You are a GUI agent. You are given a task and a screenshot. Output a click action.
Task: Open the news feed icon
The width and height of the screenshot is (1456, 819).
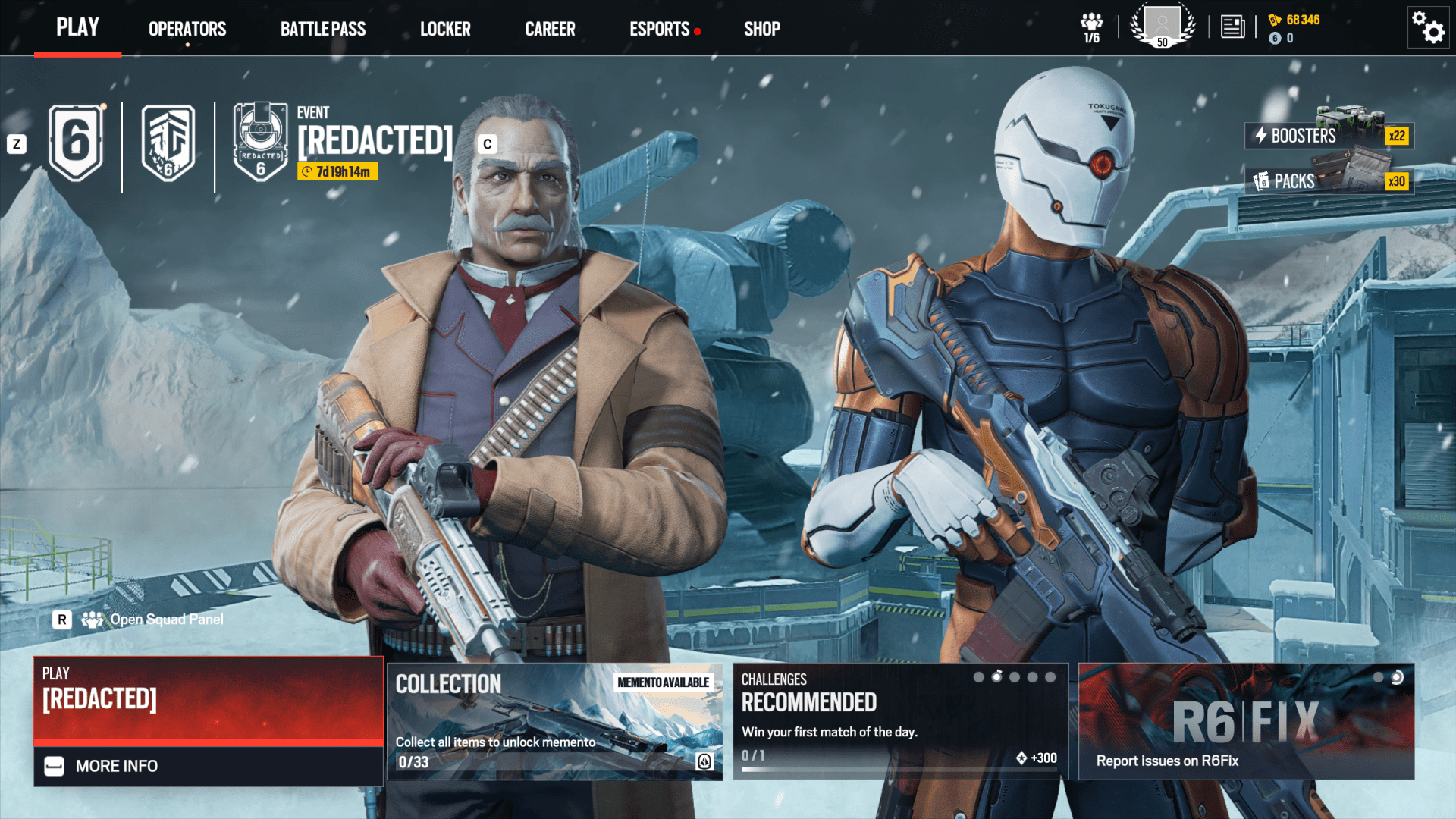coord(1232,27)
